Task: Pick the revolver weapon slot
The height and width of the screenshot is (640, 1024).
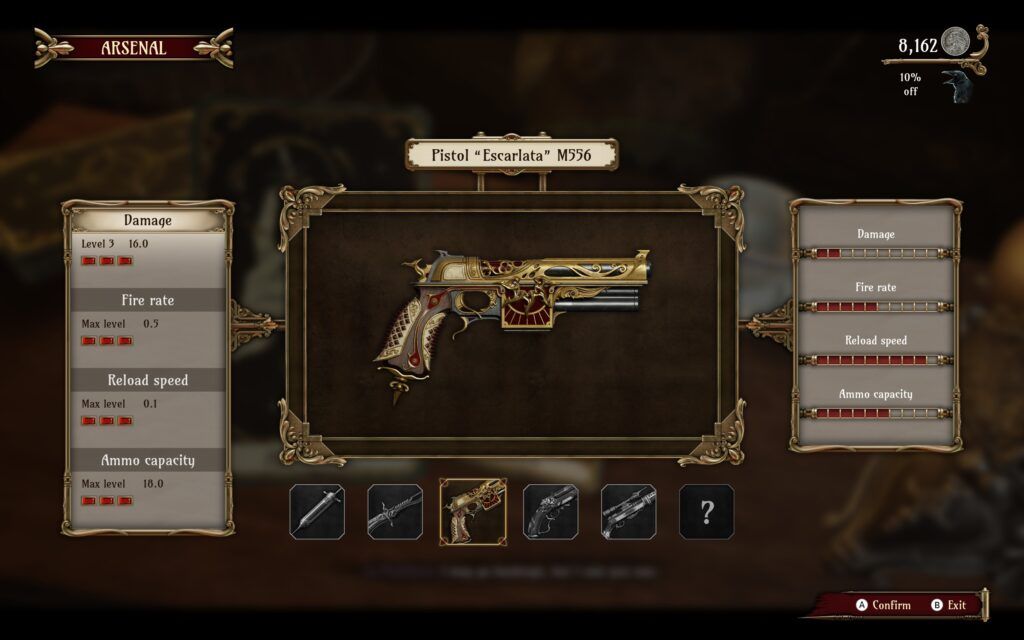Action: click(551, 512)
